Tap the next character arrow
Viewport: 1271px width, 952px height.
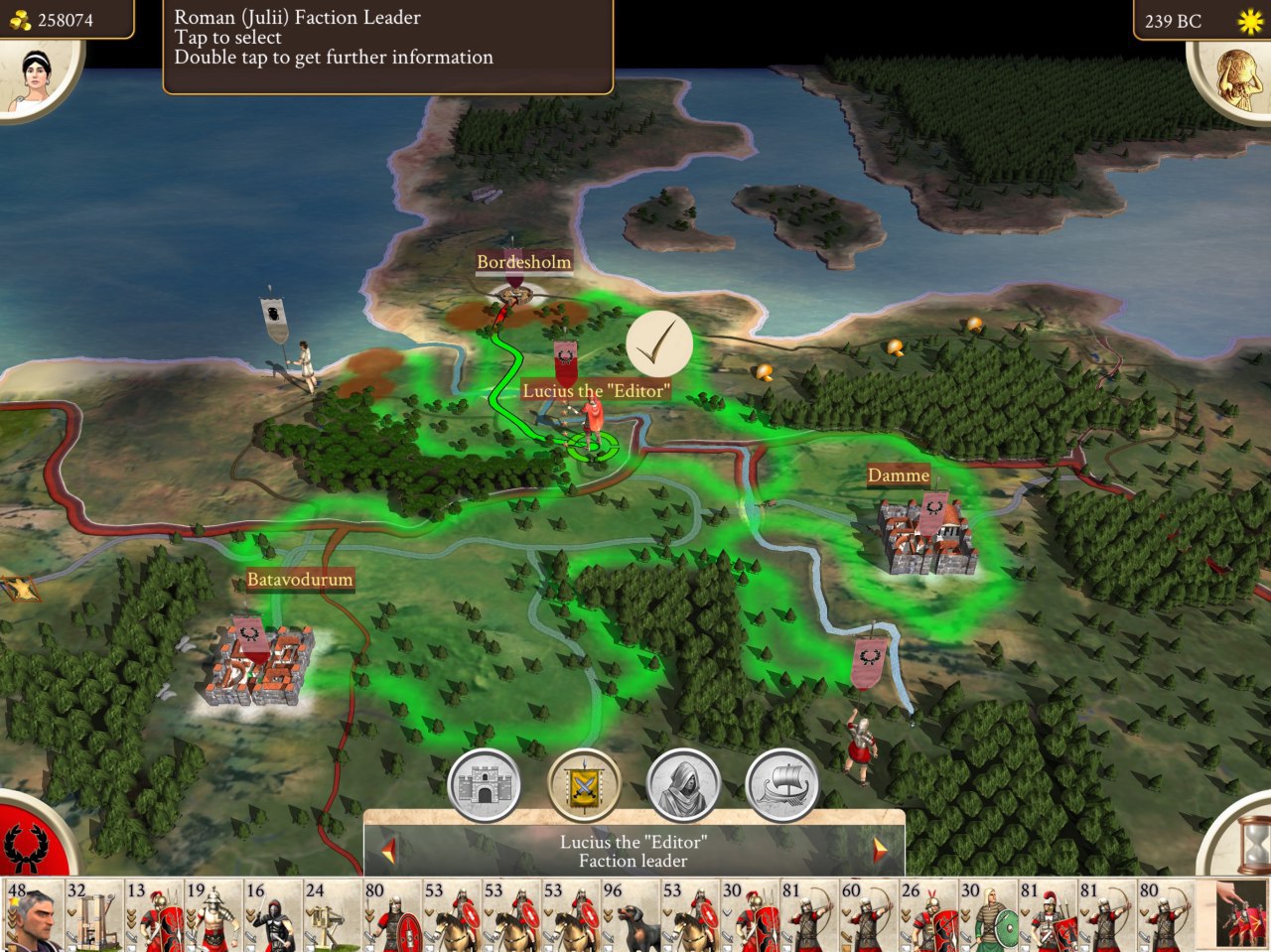[881, 852]
